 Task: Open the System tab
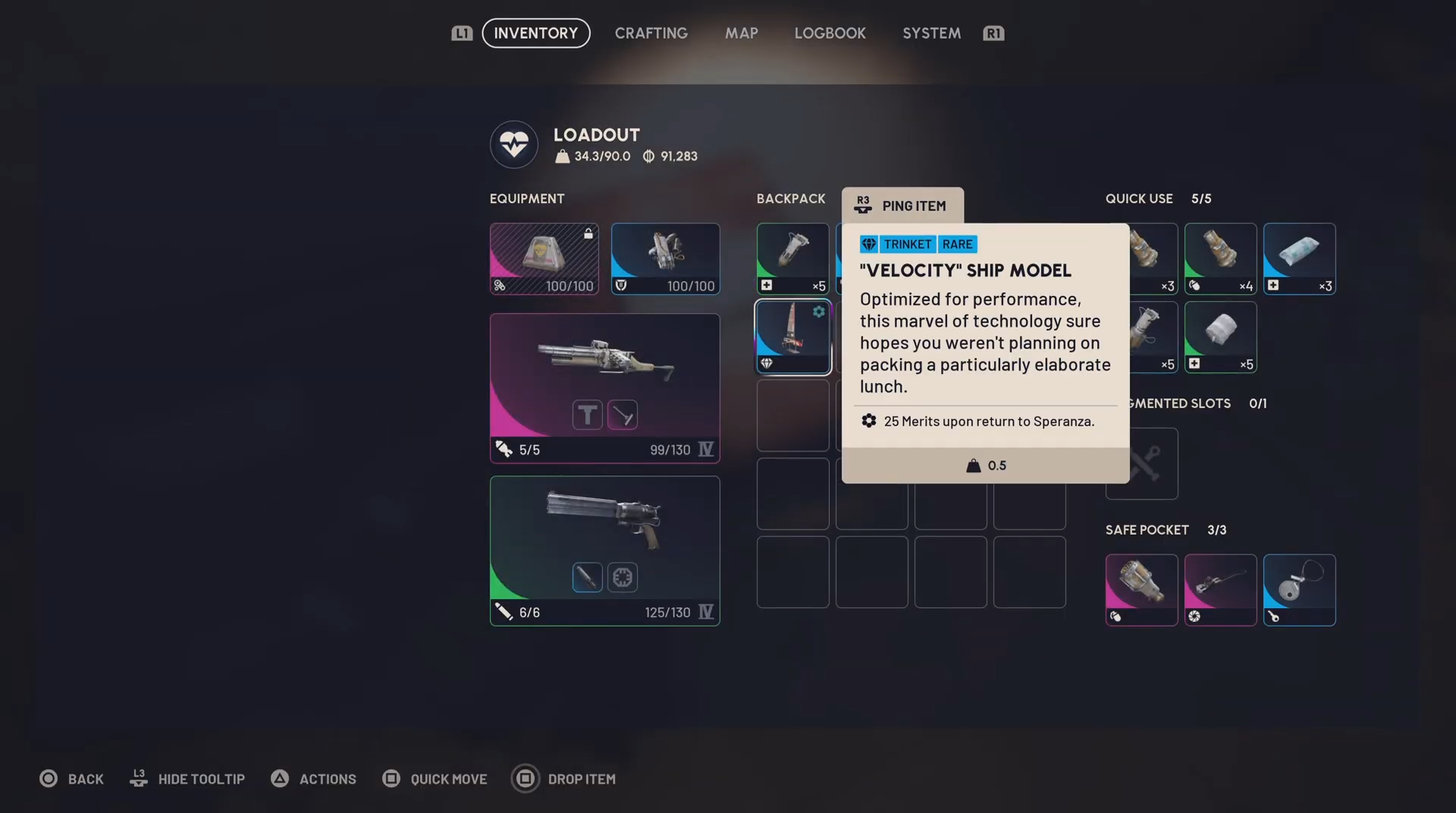(931, 33)
